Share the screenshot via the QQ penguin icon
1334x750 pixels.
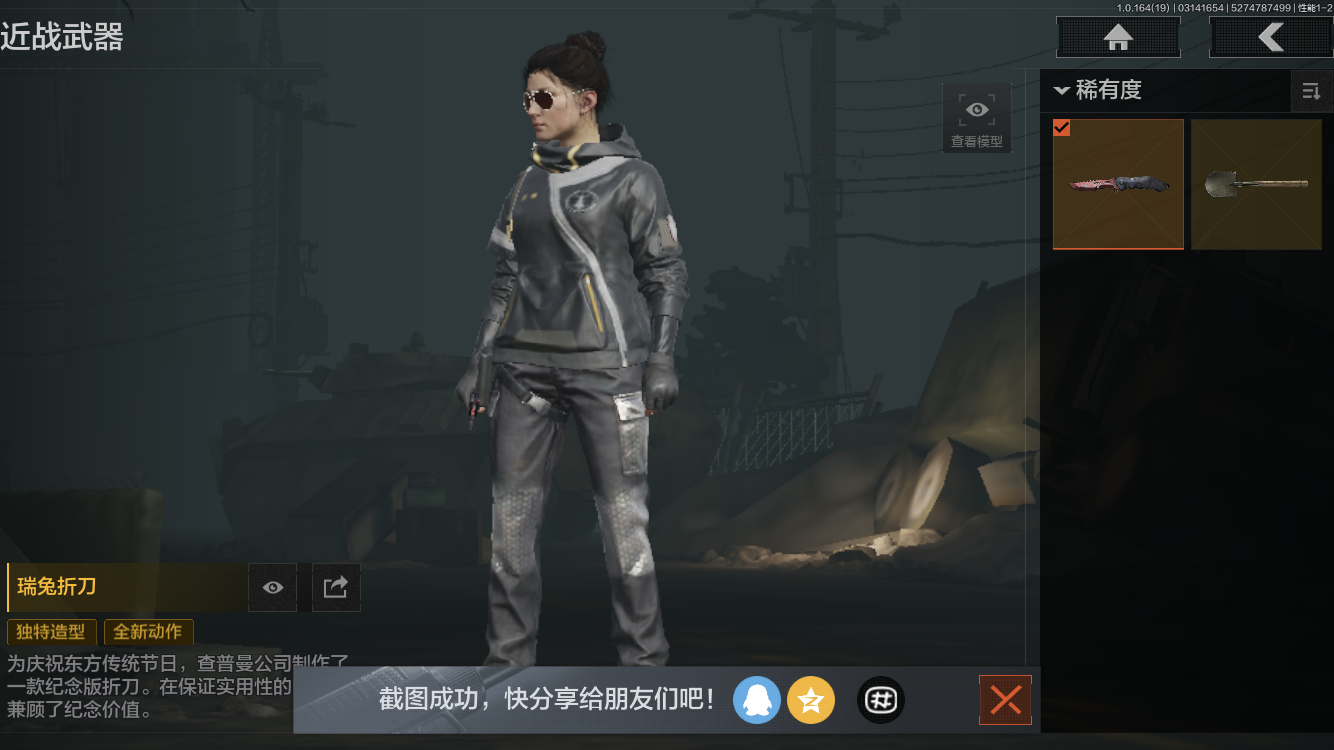click(x=757, y=700)
